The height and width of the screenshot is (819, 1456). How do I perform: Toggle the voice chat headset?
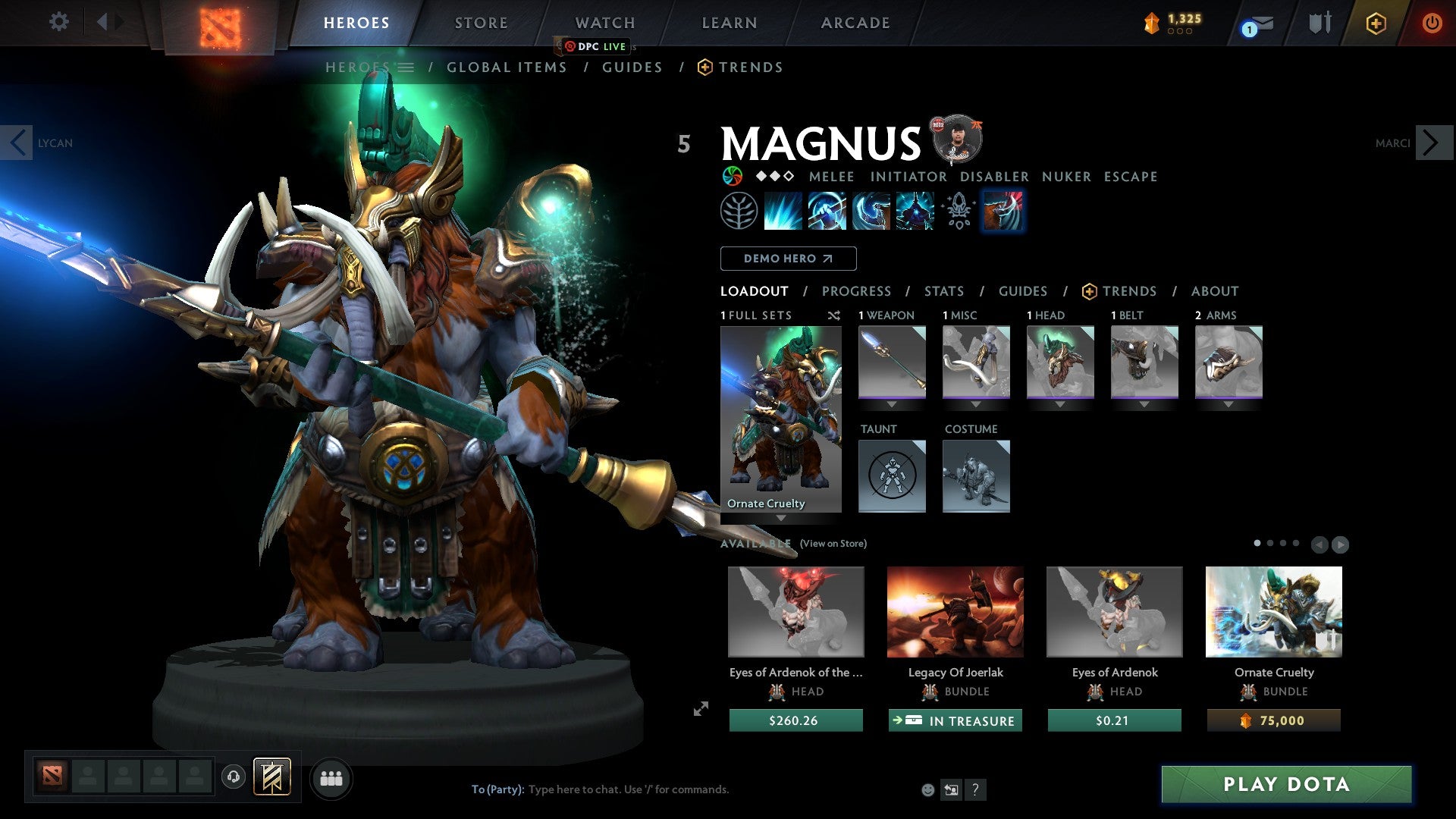[233, 778]
